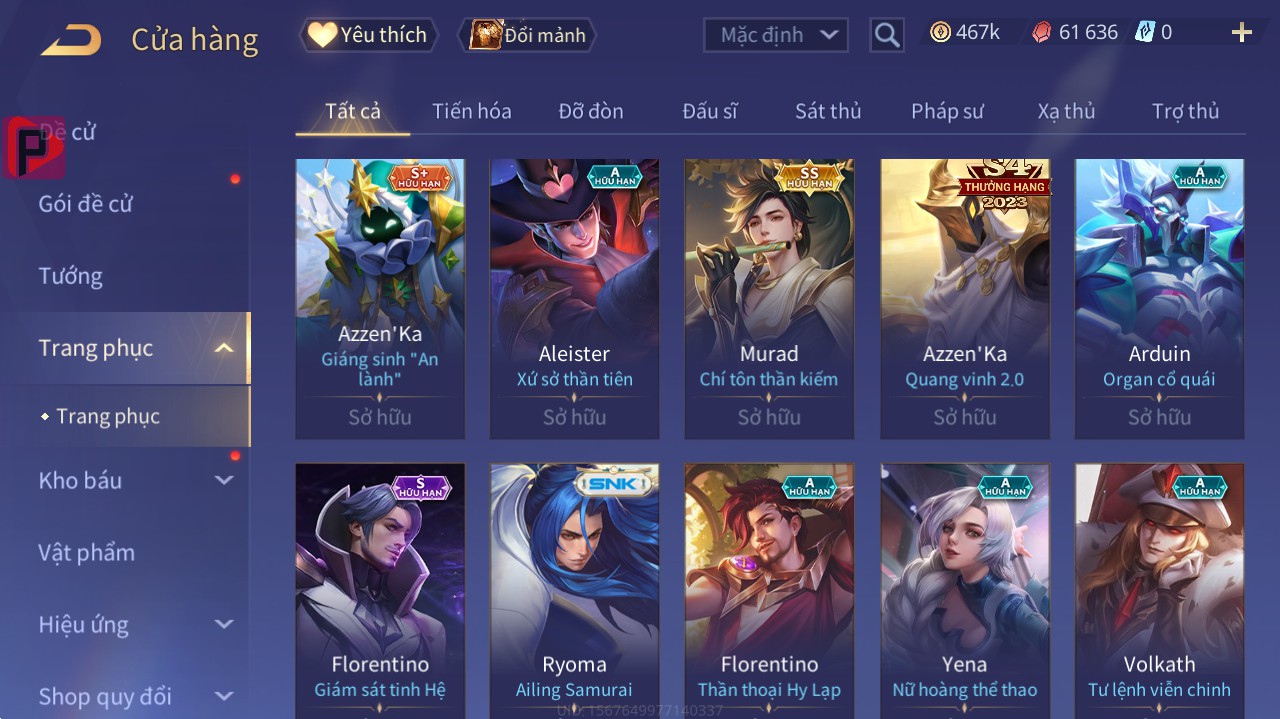Expand the Kho báu section
Viewport: 1280px width, 719px height.
(134, 481)
